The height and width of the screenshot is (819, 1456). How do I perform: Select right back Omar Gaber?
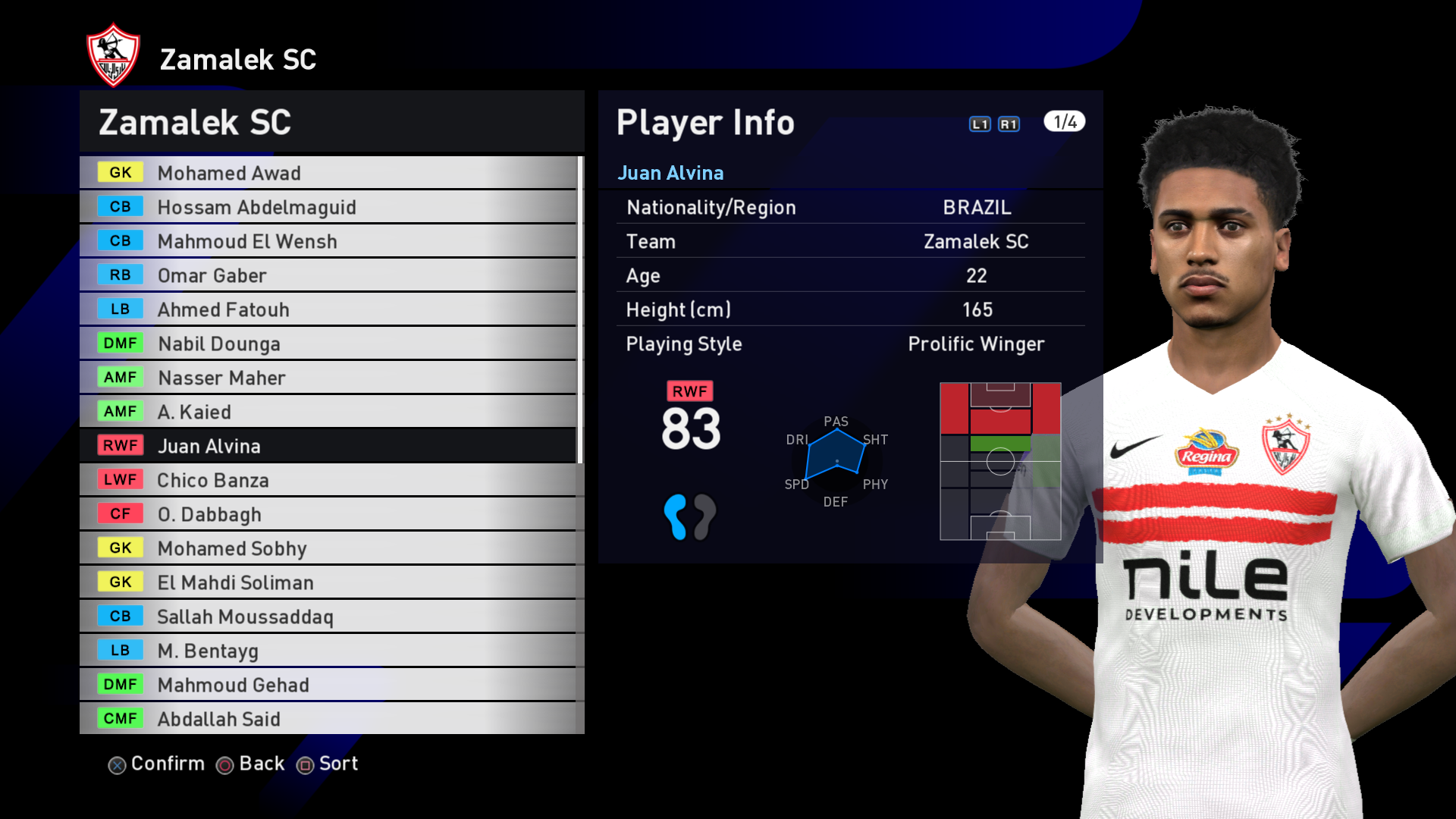[328, 275]
